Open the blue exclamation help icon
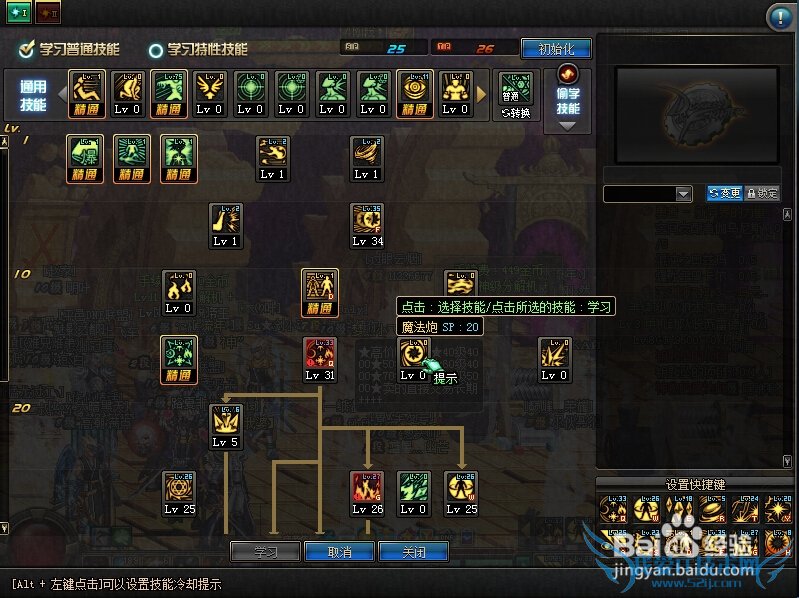 tap(779, 17)
